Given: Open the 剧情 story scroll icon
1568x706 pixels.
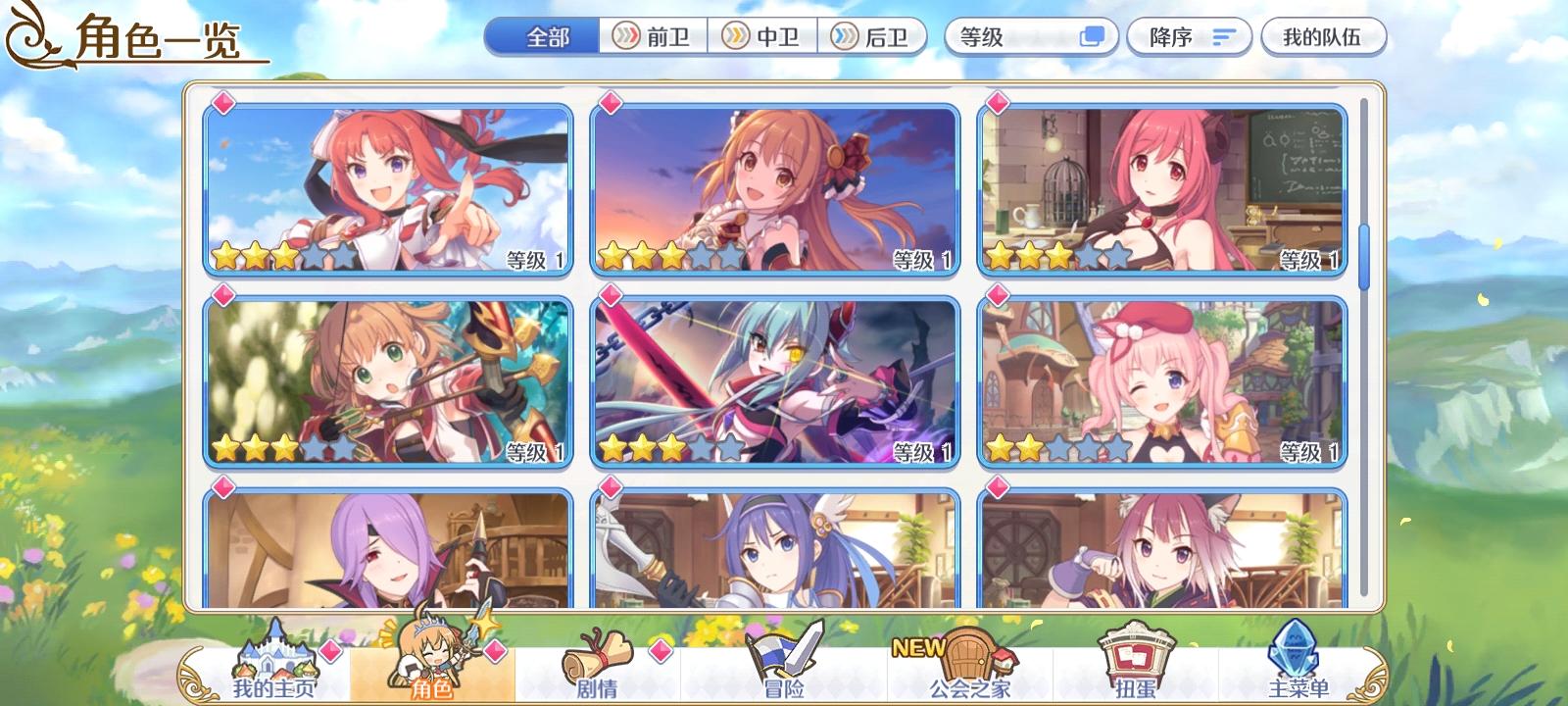Looking at the screenshot, I should 600,652.
